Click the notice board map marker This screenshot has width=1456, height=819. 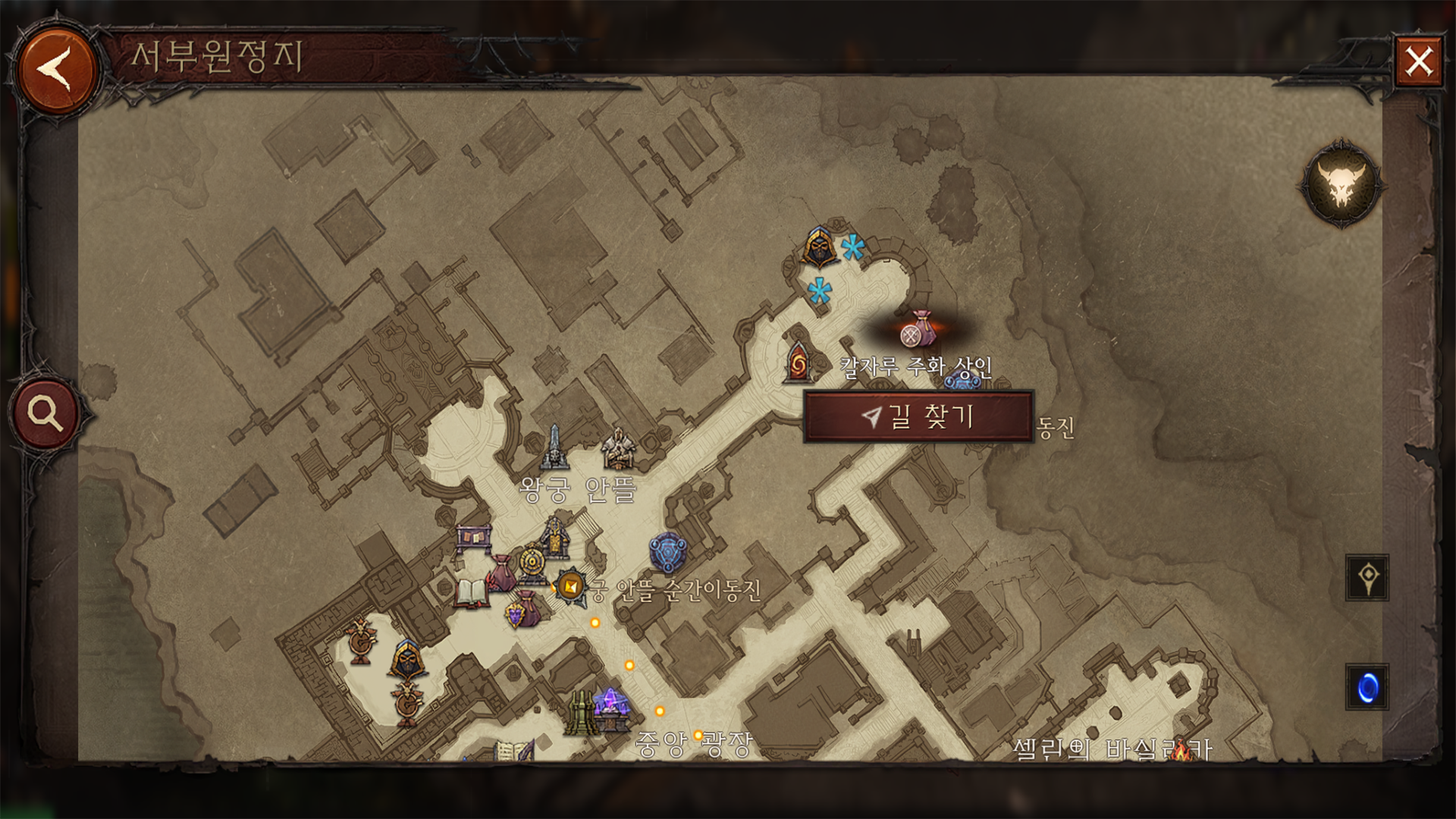pyautogui.click(x=474, y=539)
